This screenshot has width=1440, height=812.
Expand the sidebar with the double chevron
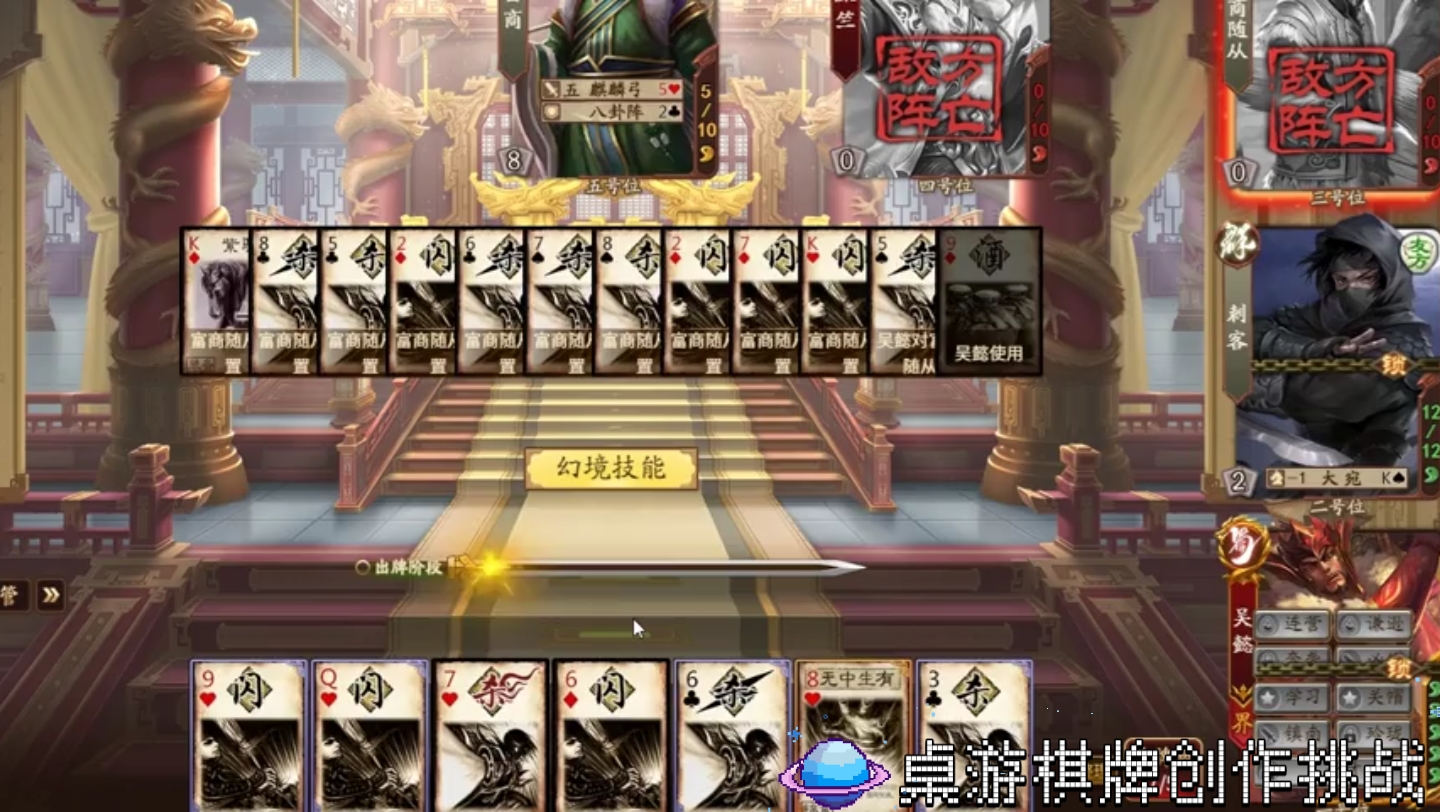click(50, 593)
